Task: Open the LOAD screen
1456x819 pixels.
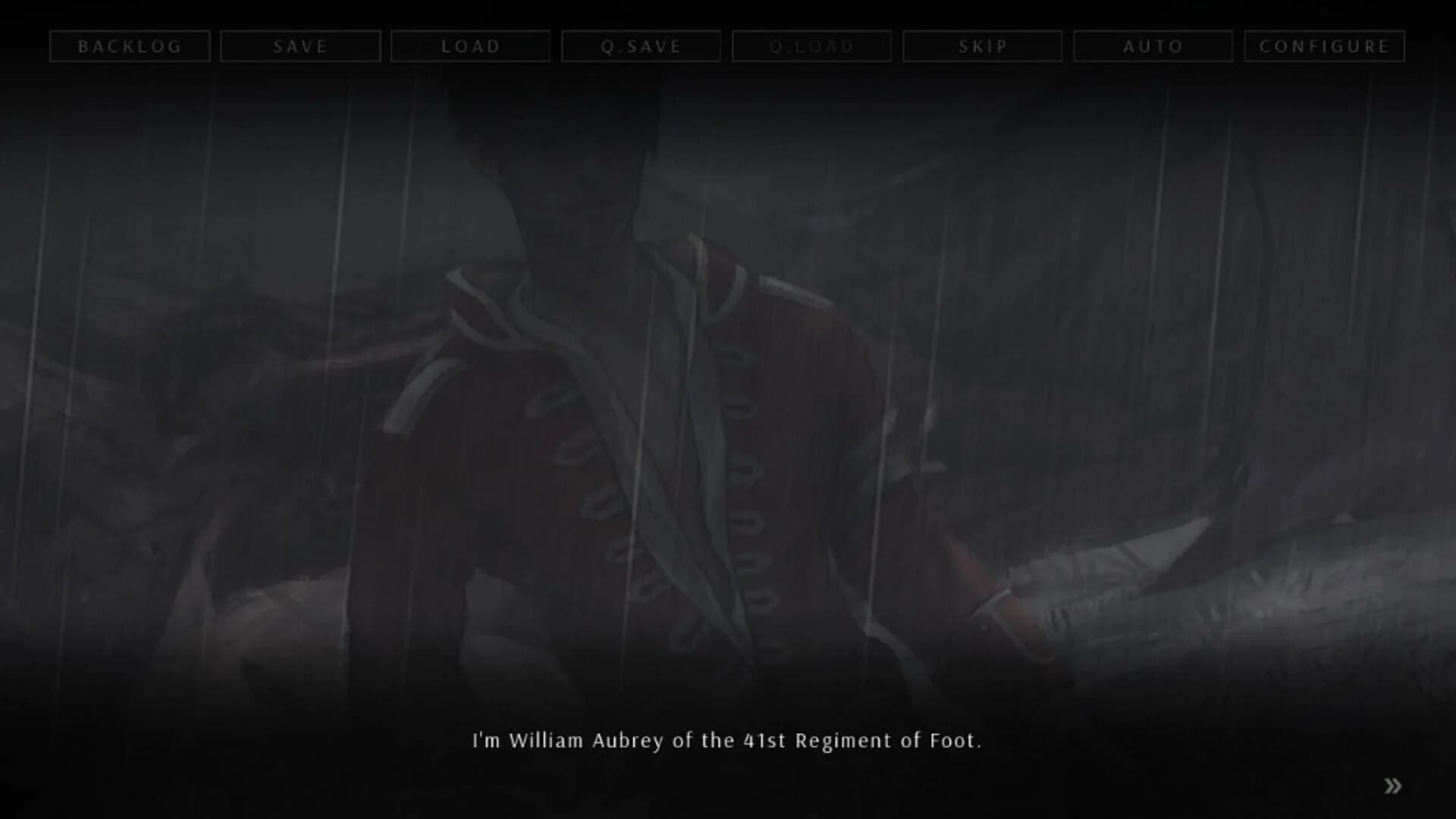Action: [x=470, y=45]
